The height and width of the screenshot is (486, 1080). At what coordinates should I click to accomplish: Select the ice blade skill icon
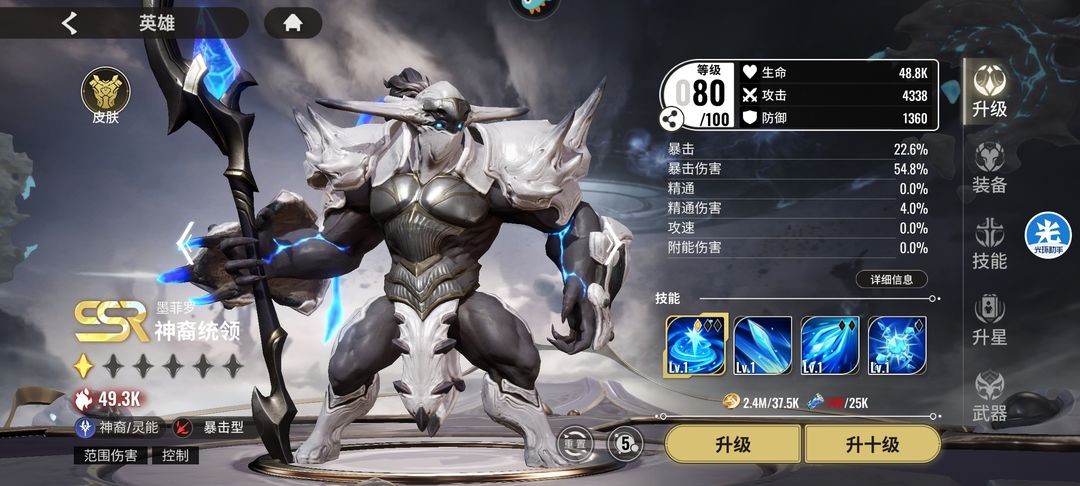763,345
